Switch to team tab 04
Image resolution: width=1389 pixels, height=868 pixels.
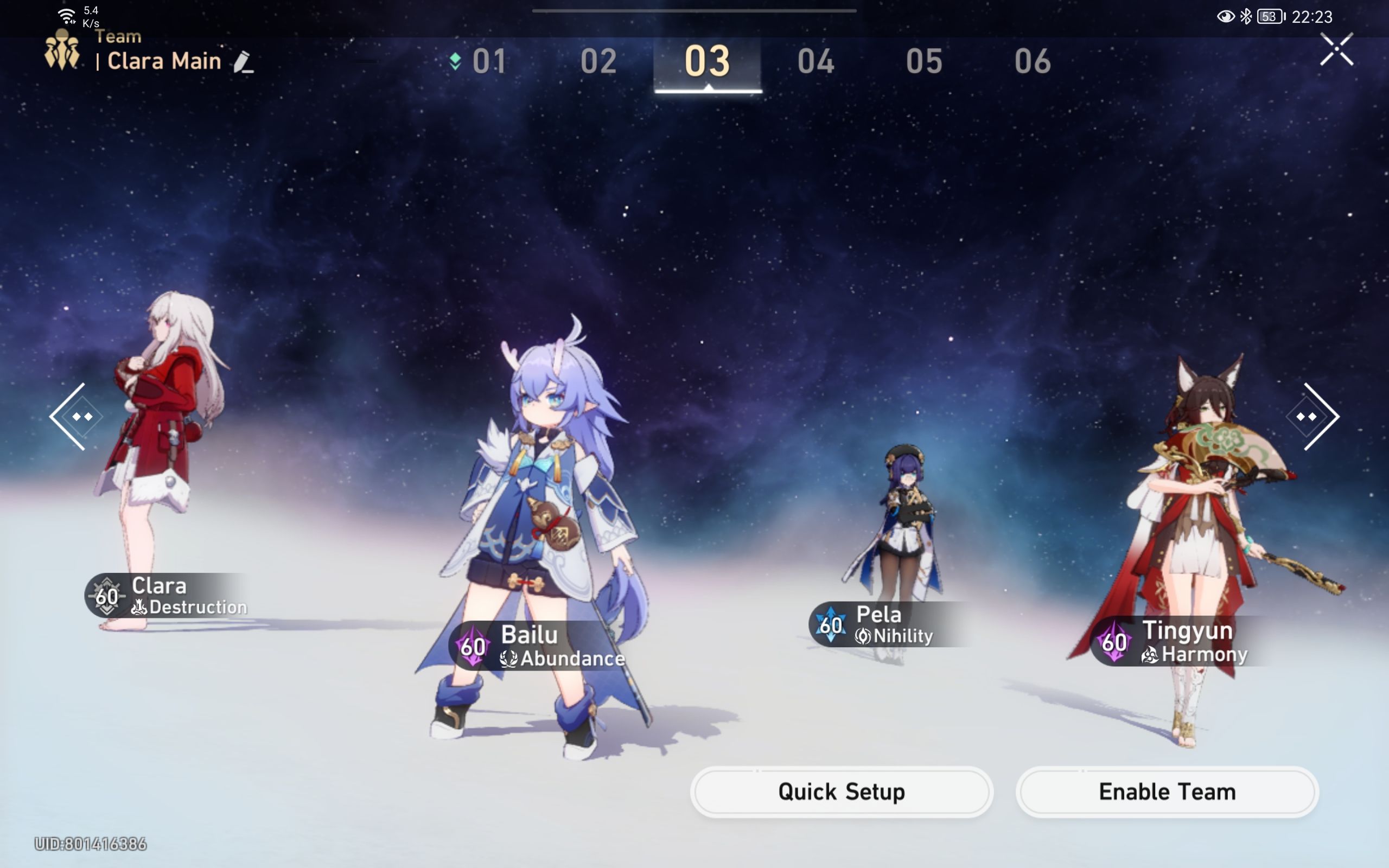[x=816, y=60]
